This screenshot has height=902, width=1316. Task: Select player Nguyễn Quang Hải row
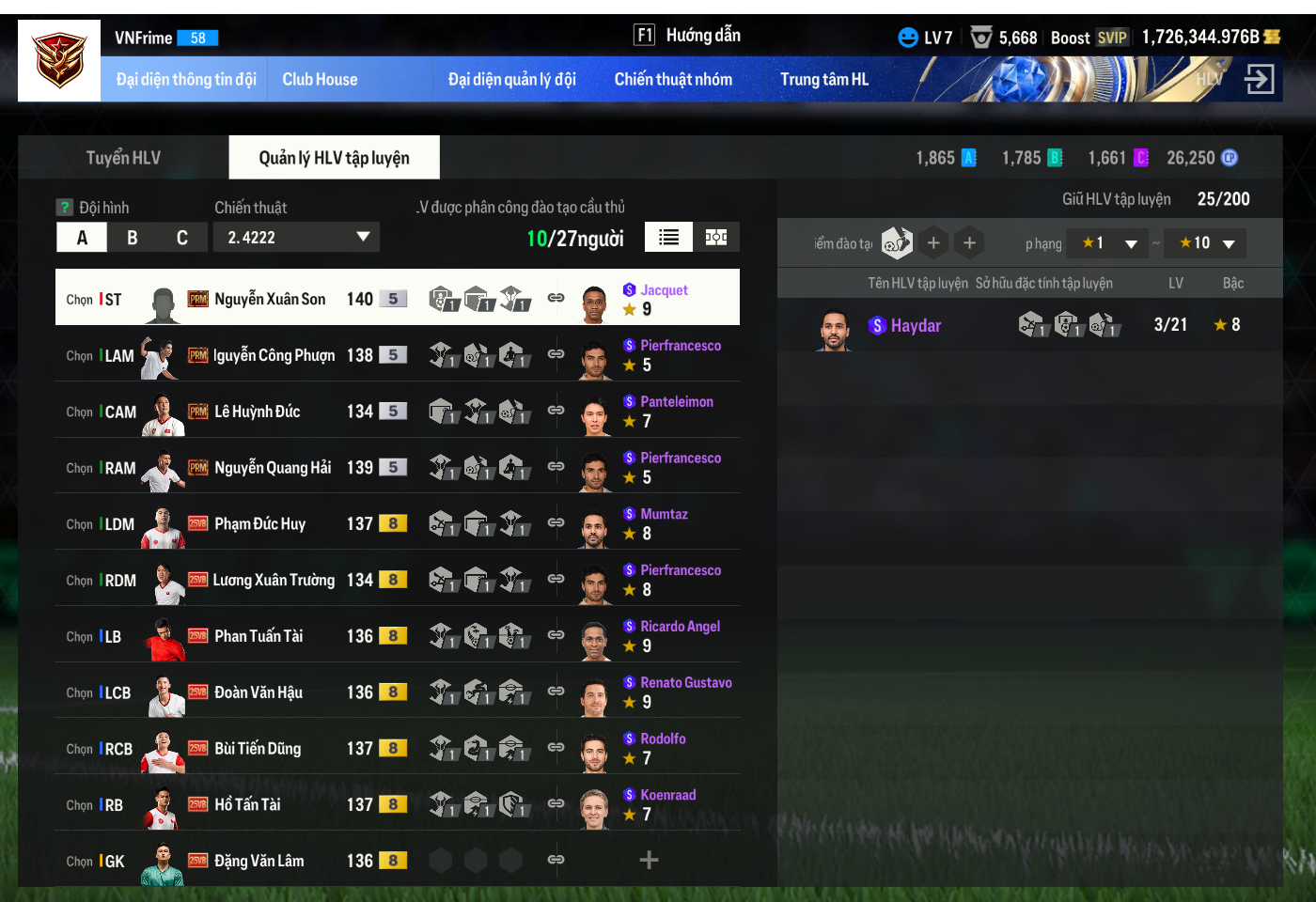273,468
